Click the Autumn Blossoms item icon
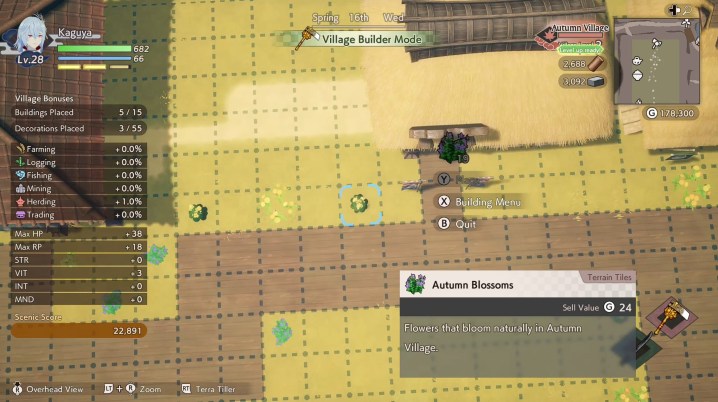 [415, 285]
